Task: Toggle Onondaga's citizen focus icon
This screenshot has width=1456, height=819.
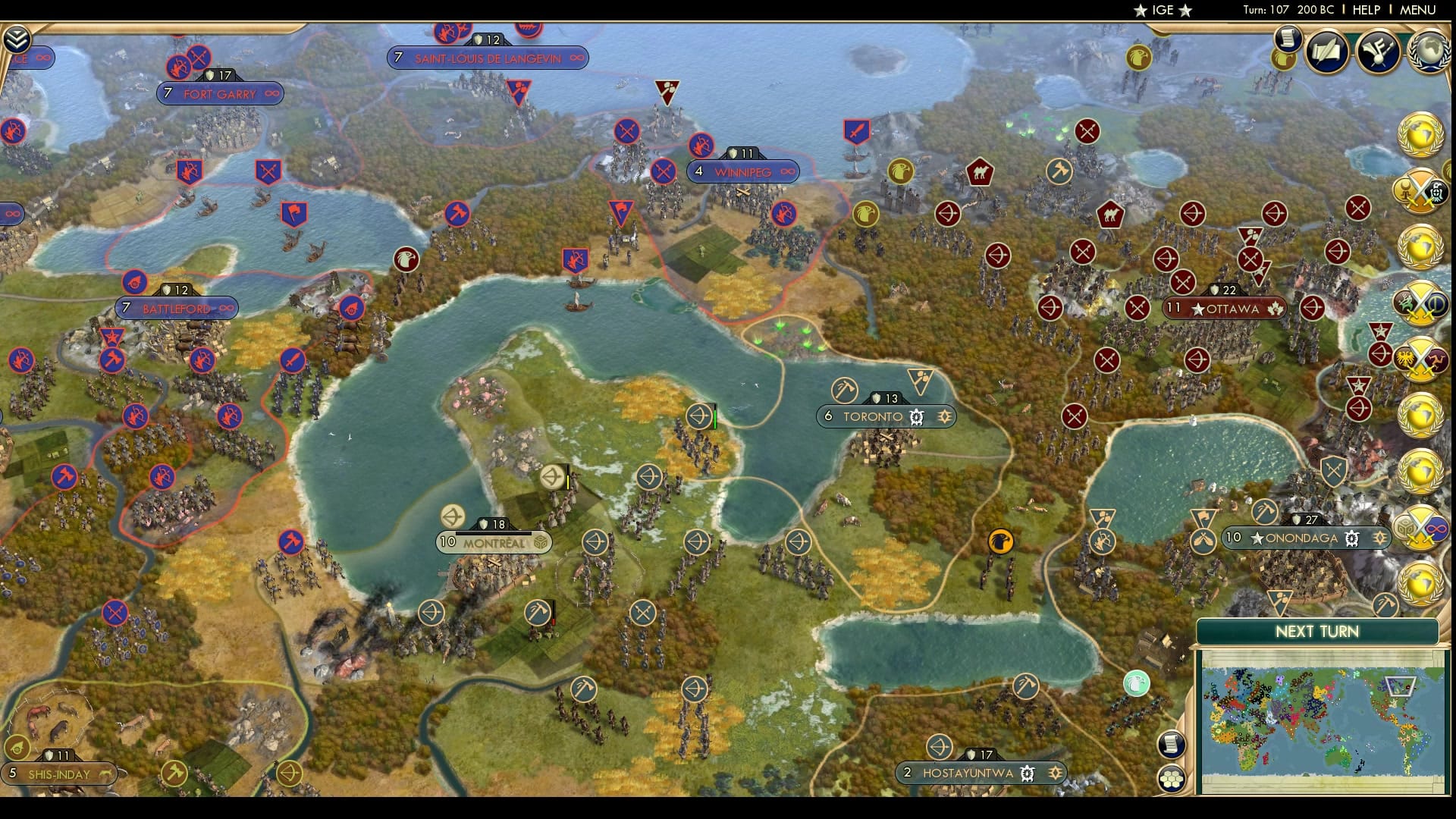Action: [x=1380, y=537]
